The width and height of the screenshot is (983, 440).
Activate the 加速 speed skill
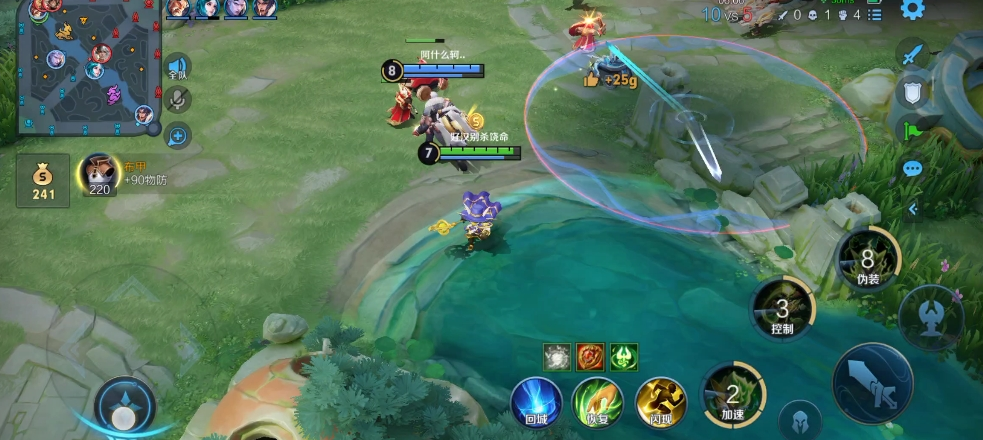(732, 395)
